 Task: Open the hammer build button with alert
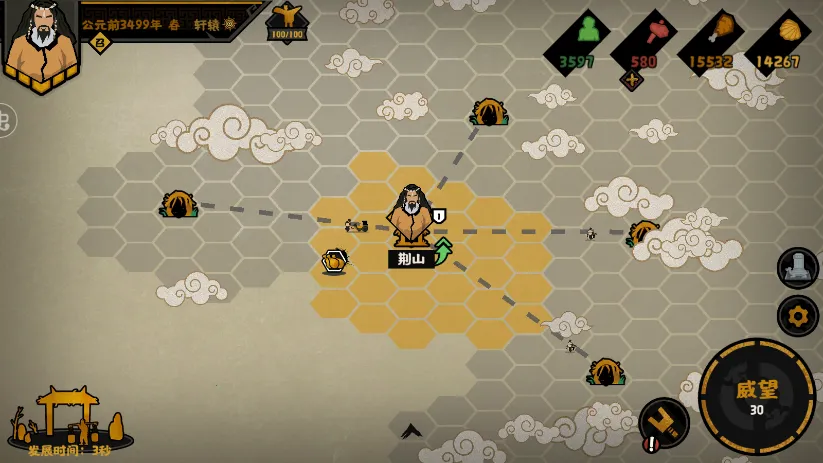(663, 423)
